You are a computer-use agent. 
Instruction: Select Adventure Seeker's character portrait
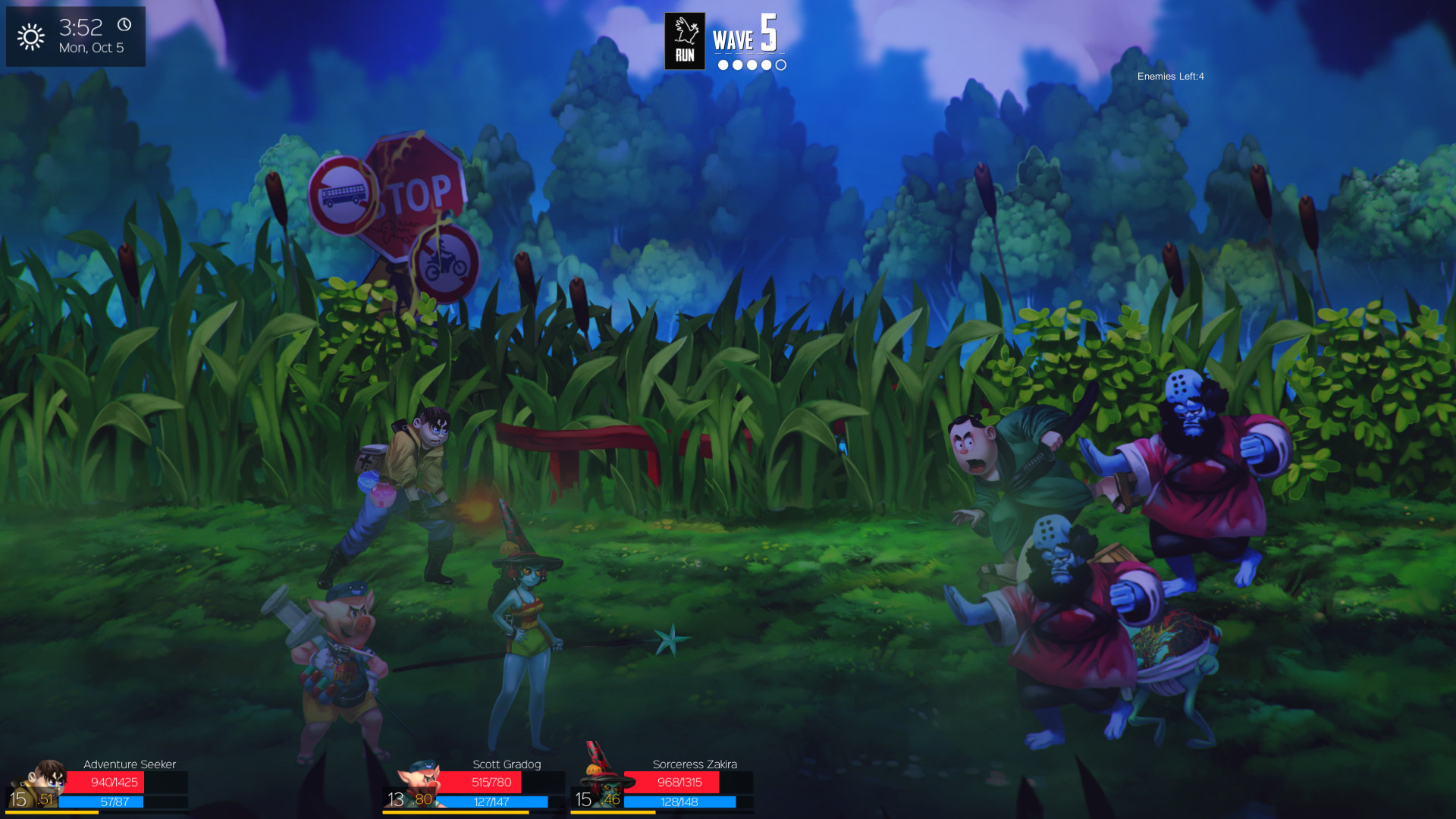42,781
